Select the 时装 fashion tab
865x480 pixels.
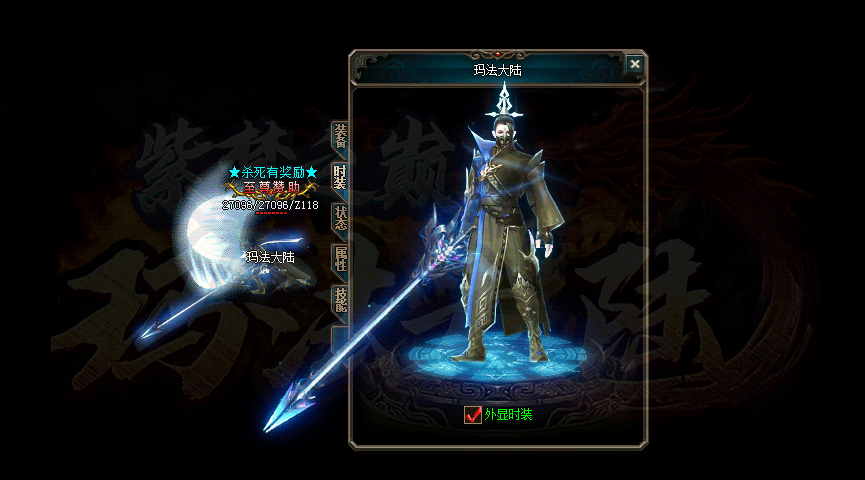340,177
